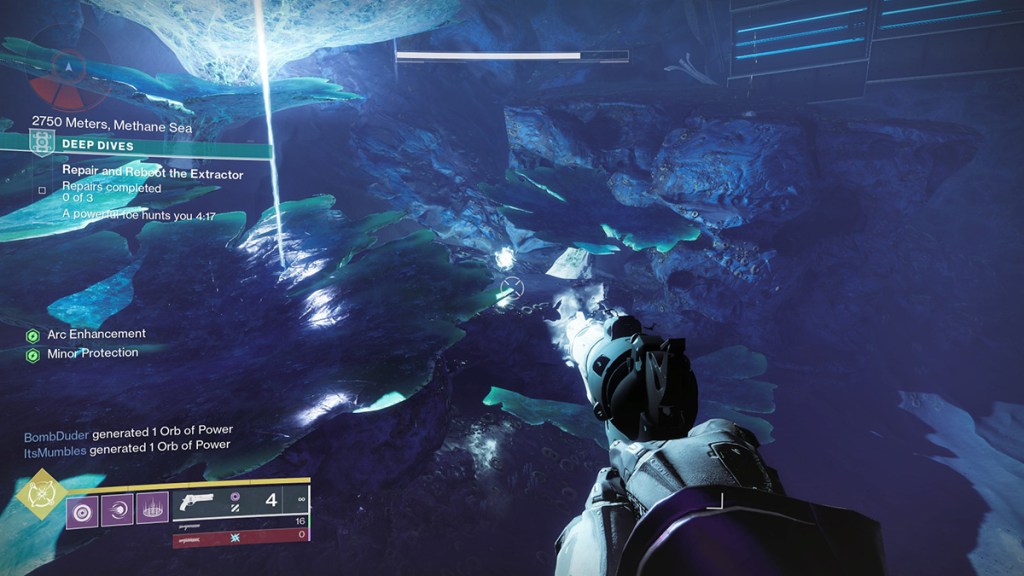Use the vortex grenade ability icon
1024x576 pixels.
pos(81,511)
